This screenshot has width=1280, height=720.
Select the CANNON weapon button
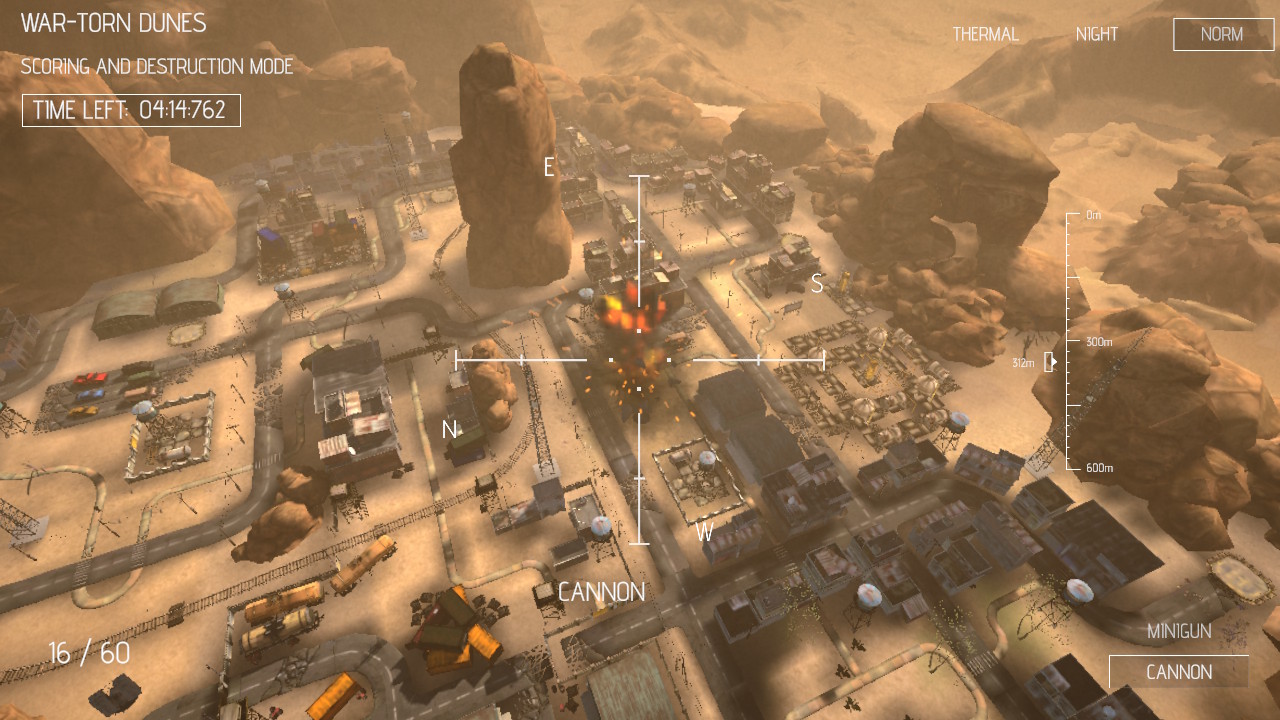tap(1178, 672)
